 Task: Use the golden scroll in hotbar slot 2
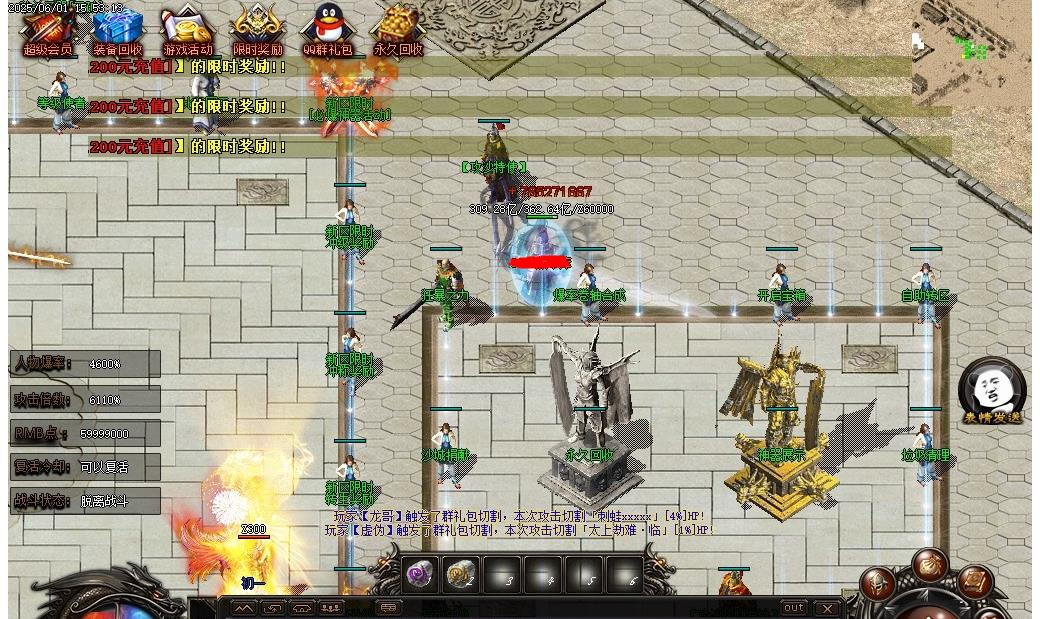coord(461,575)
